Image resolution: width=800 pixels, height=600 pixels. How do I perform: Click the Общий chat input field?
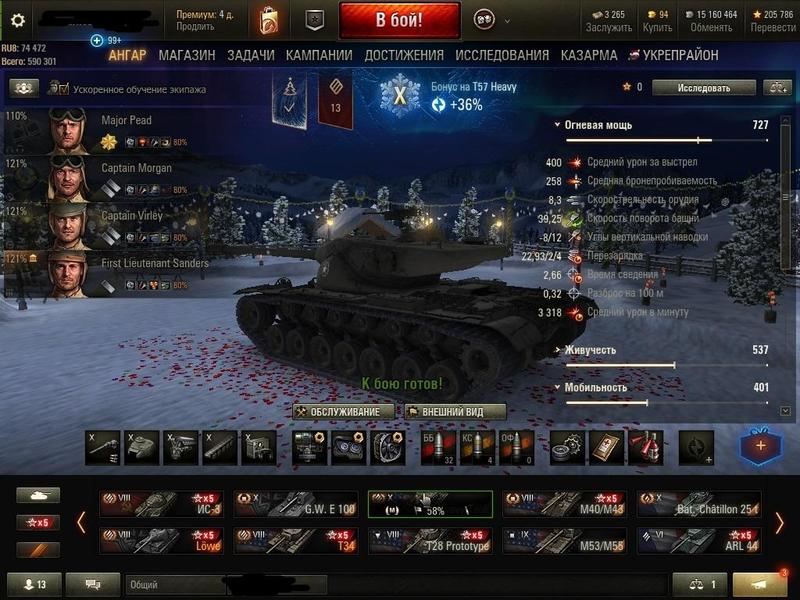pos(170,584)
